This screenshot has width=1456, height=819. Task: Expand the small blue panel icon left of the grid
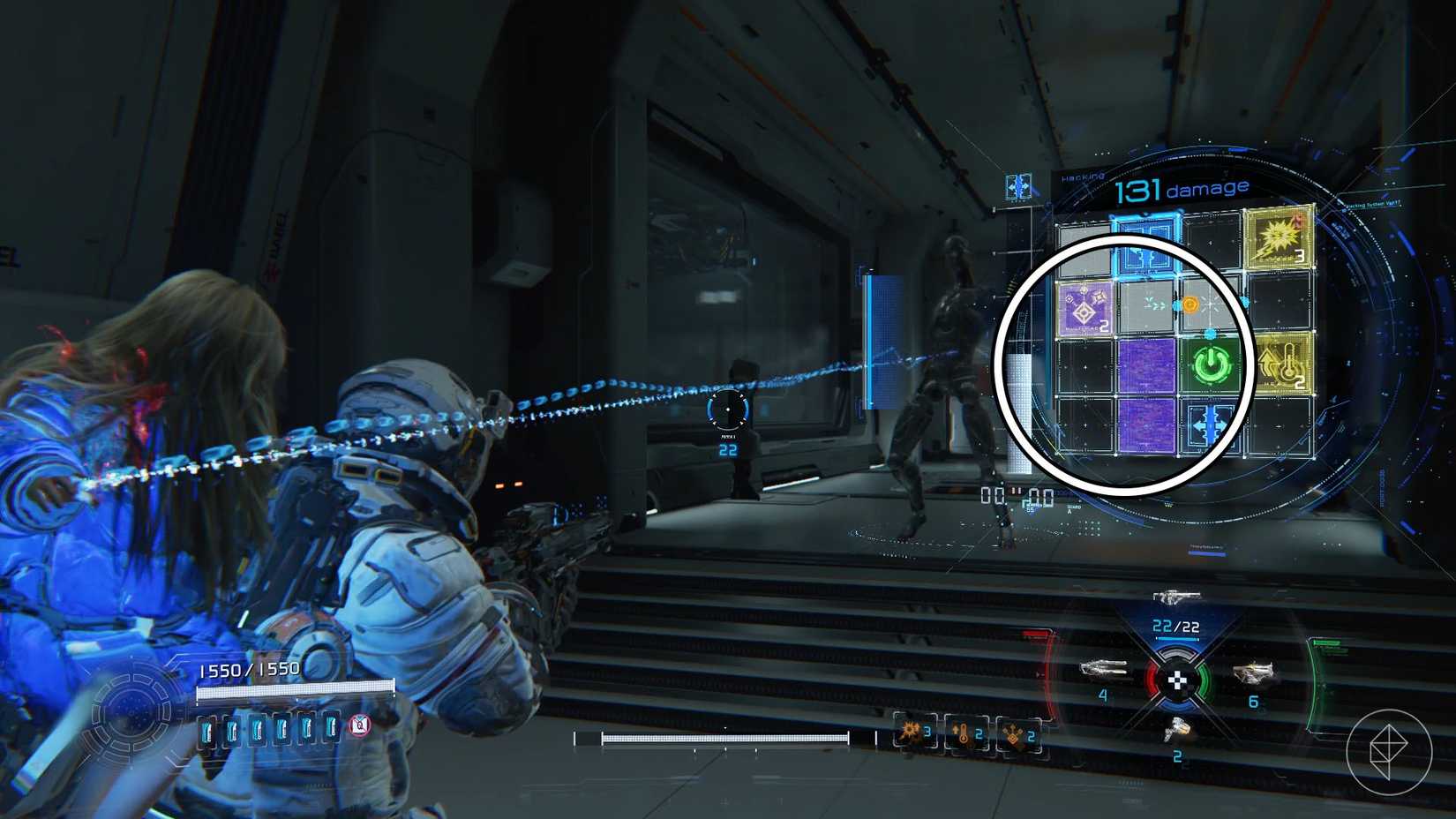[1019, 186]
